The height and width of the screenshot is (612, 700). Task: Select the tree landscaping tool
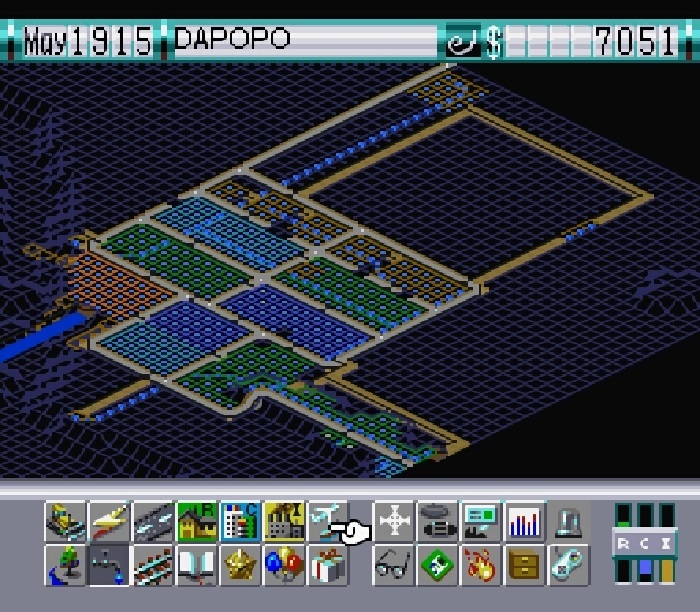(x=65, y=565)
